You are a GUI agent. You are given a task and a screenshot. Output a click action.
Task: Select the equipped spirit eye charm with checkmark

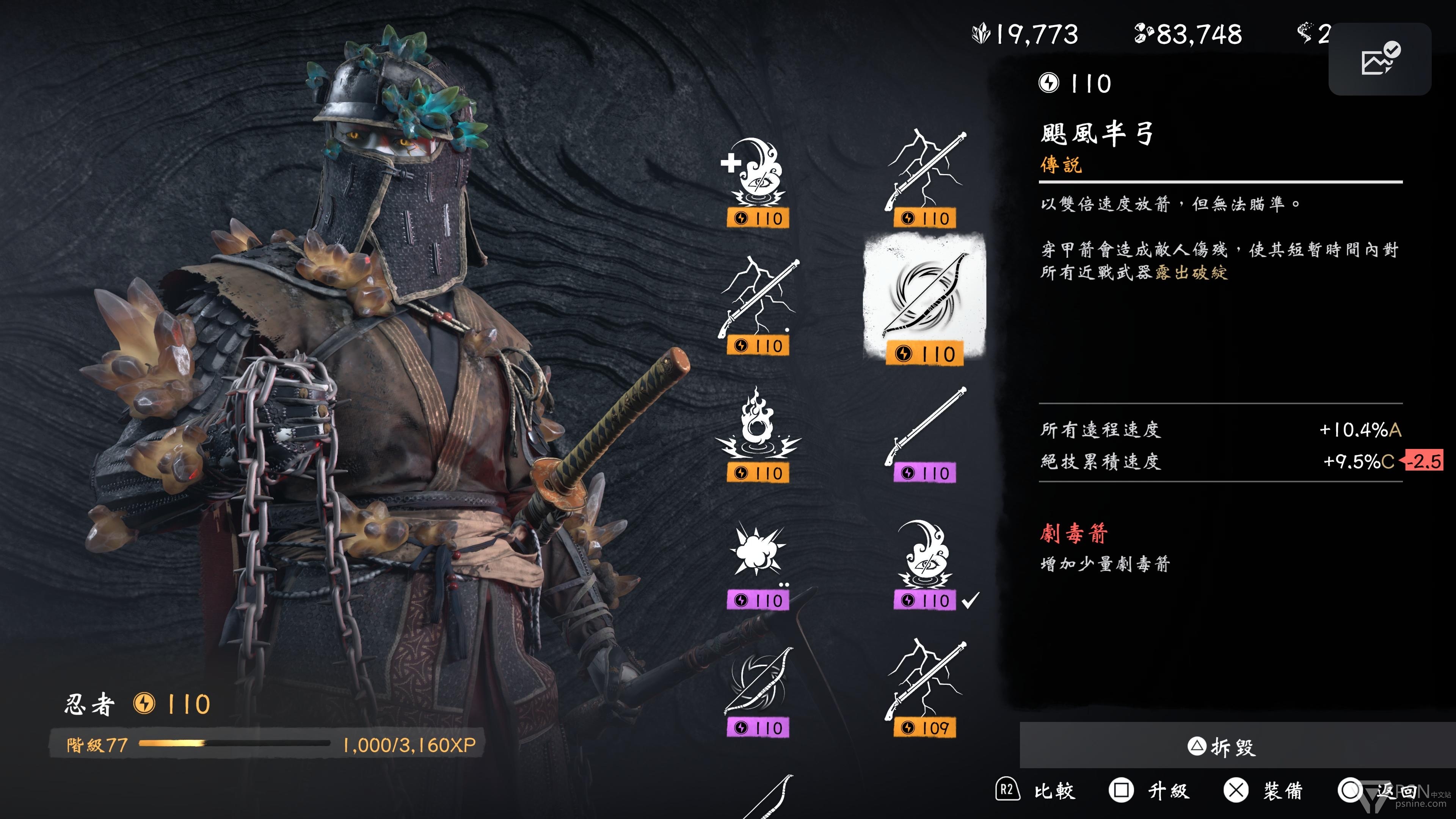925,562
